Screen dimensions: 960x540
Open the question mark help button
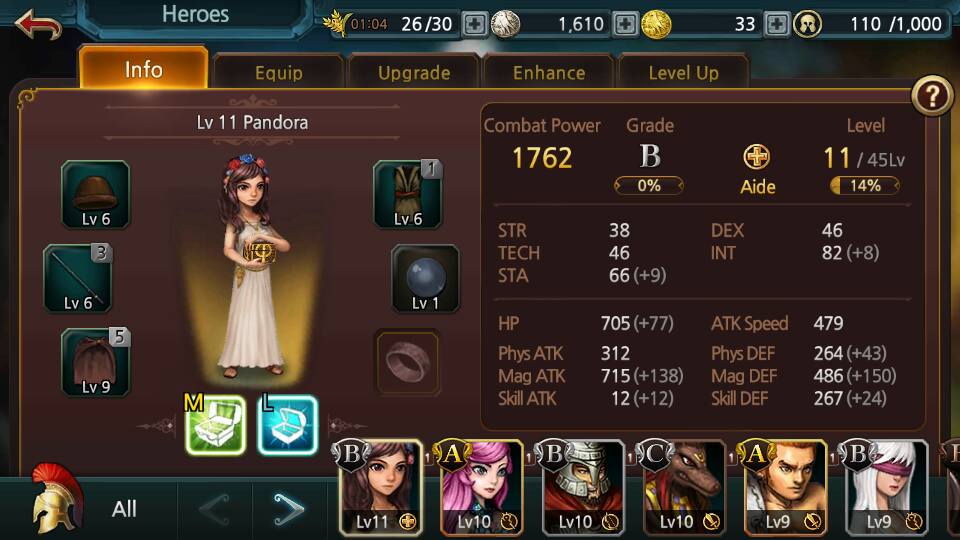tap(932, 96)
